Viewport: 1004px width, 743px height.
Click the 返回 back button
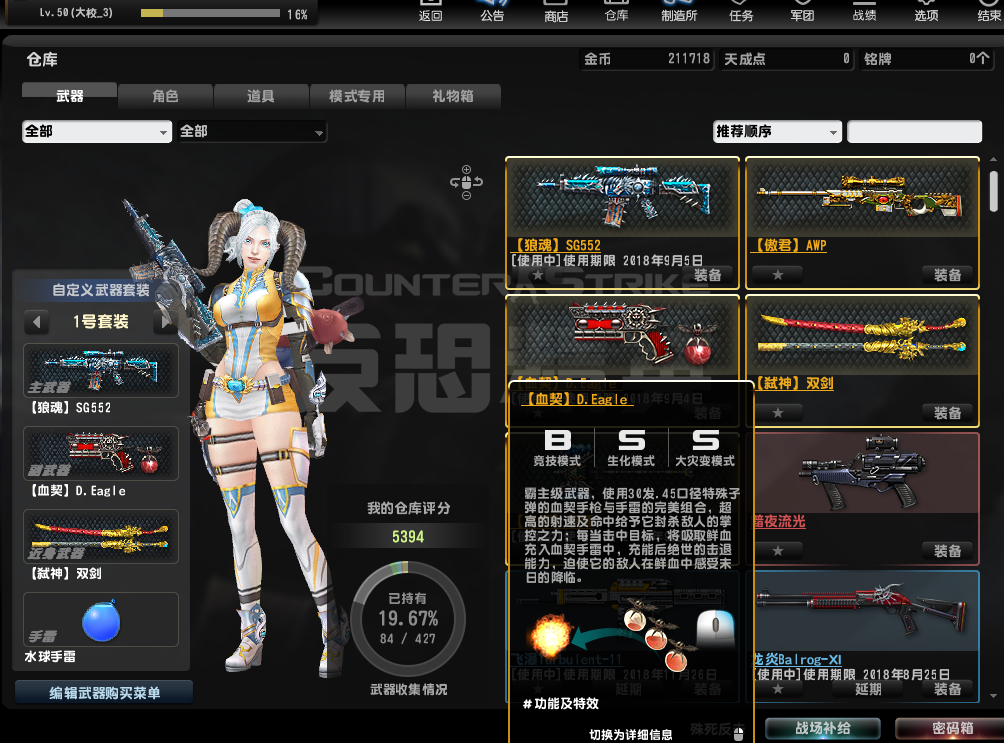[430, 12]
